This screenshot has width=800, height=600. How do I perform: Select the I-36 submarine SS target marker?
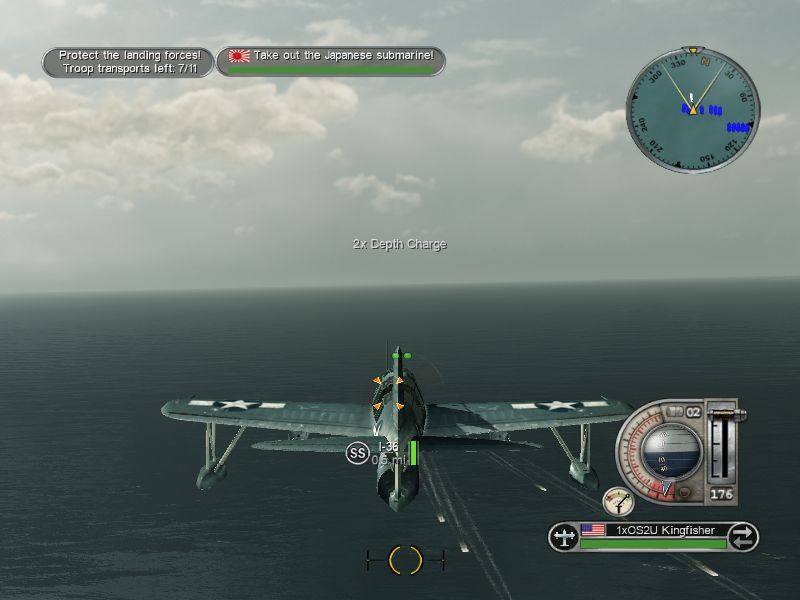(358, 453)
